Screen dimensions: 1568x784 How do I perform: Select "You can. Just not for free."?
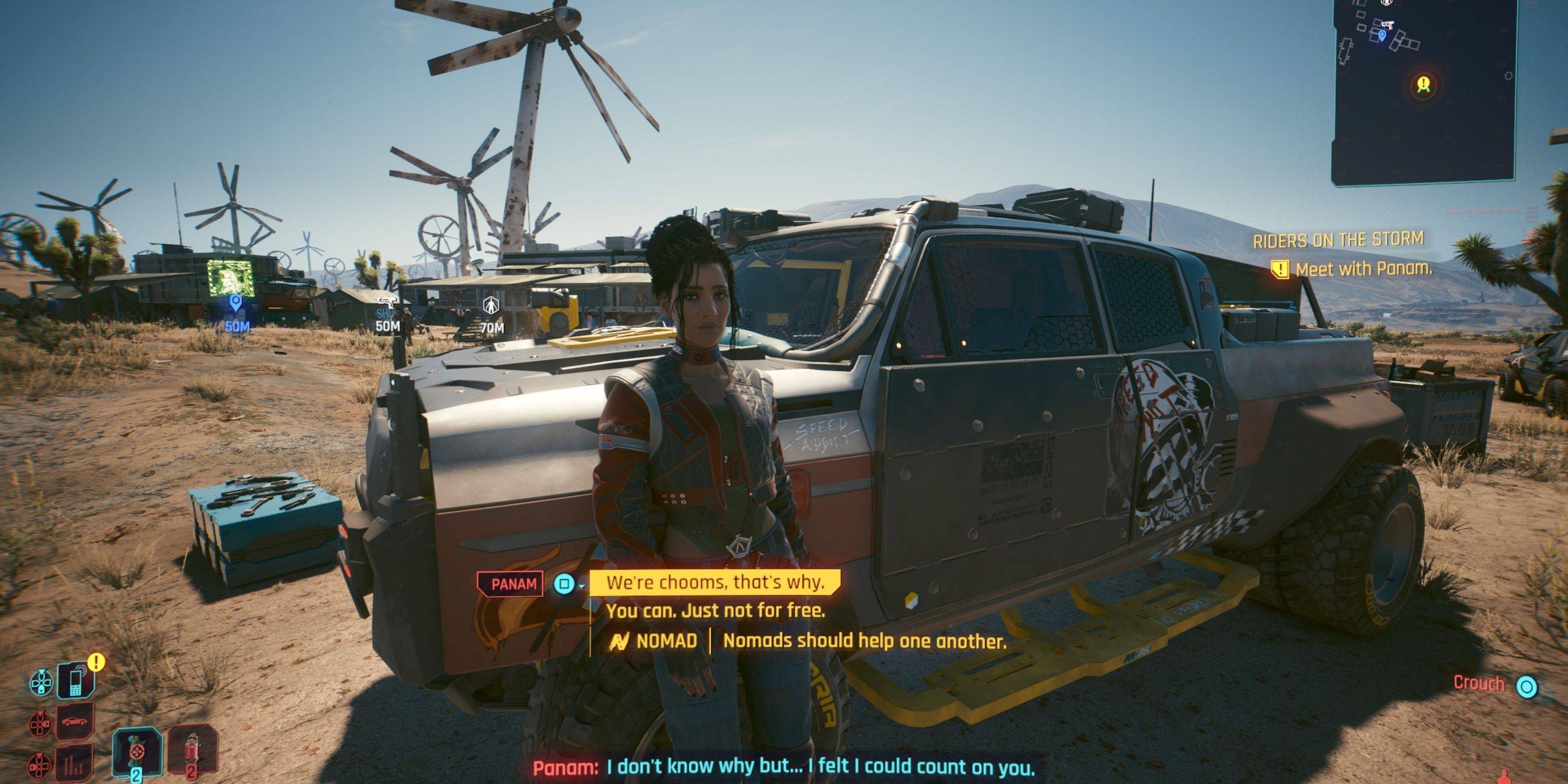click(715, 610)
